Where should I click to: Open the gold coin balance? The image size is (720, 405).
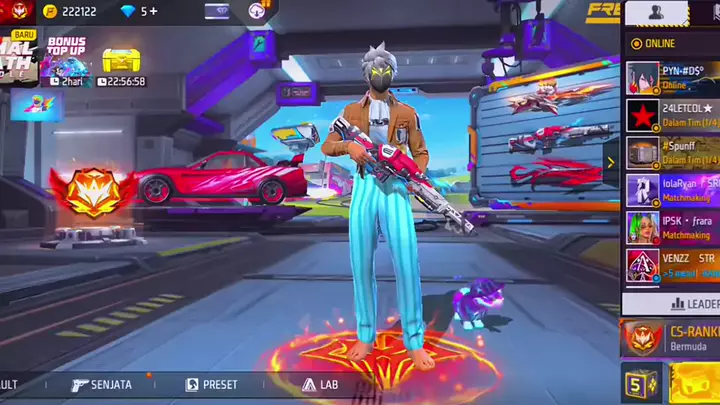(70, 11)
